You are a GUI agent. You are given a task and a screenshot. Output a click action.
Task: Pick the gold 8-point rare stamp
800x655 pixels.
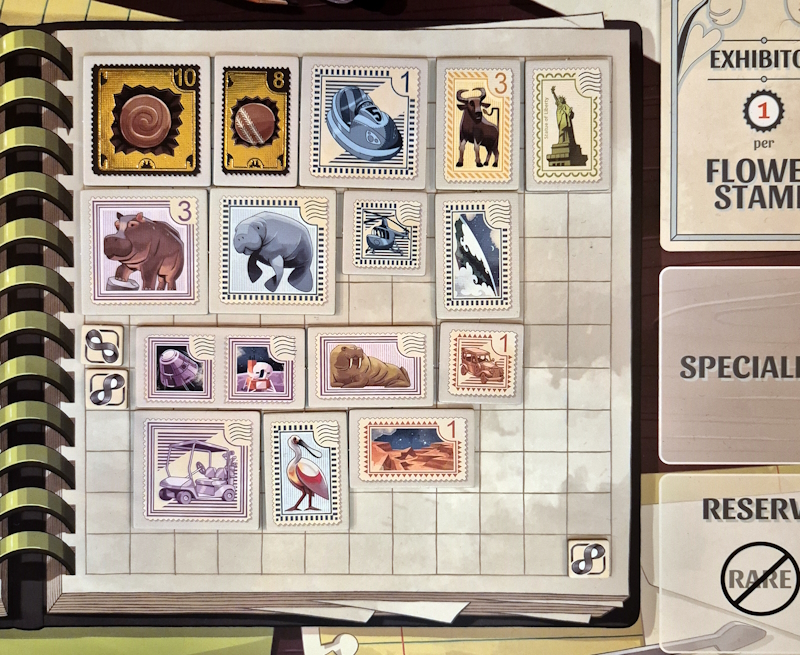[x=256, y=120]
